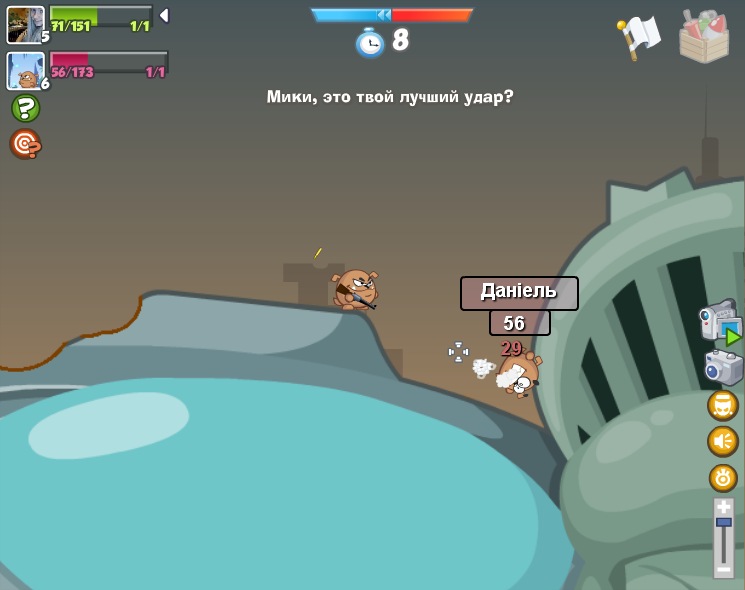Click the orange character hat button

(x=723, y=406)
